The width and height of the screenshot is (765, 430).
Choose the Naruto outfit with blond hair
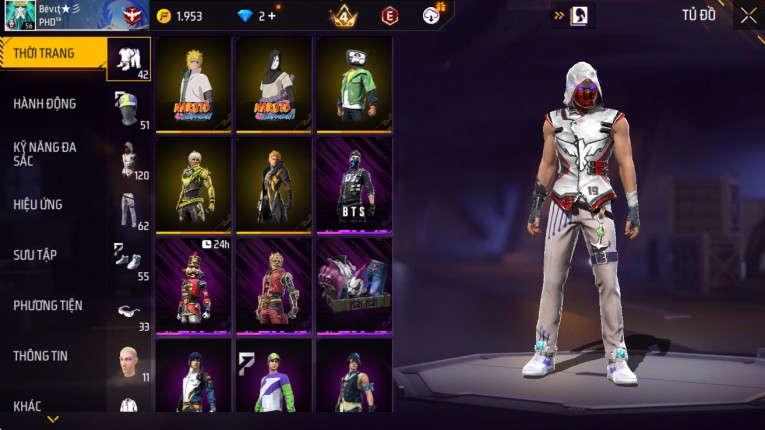(x=193, y=83)
